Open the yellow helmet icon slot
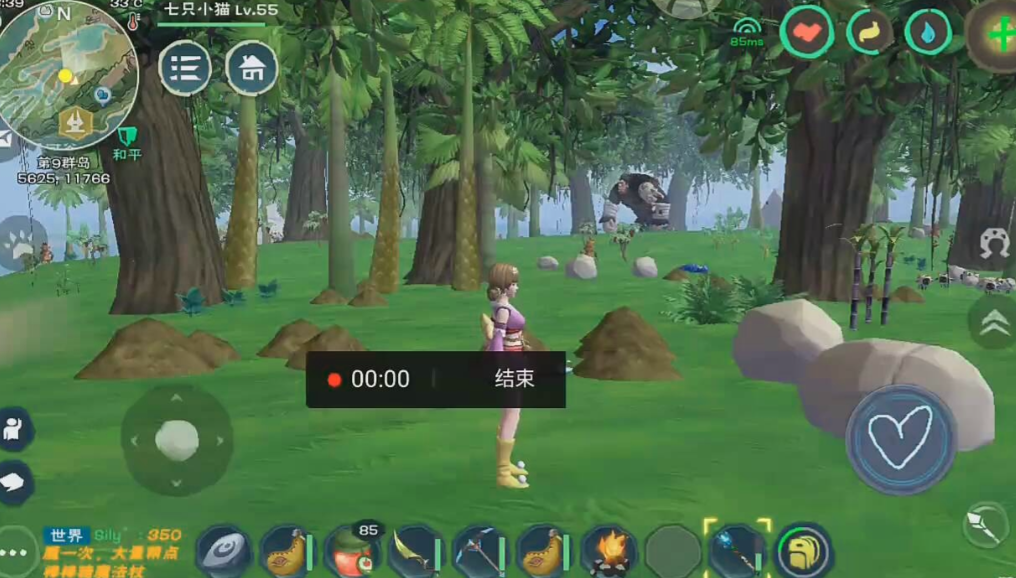Screen dimensions: 1016x578 tap(803, 551)
